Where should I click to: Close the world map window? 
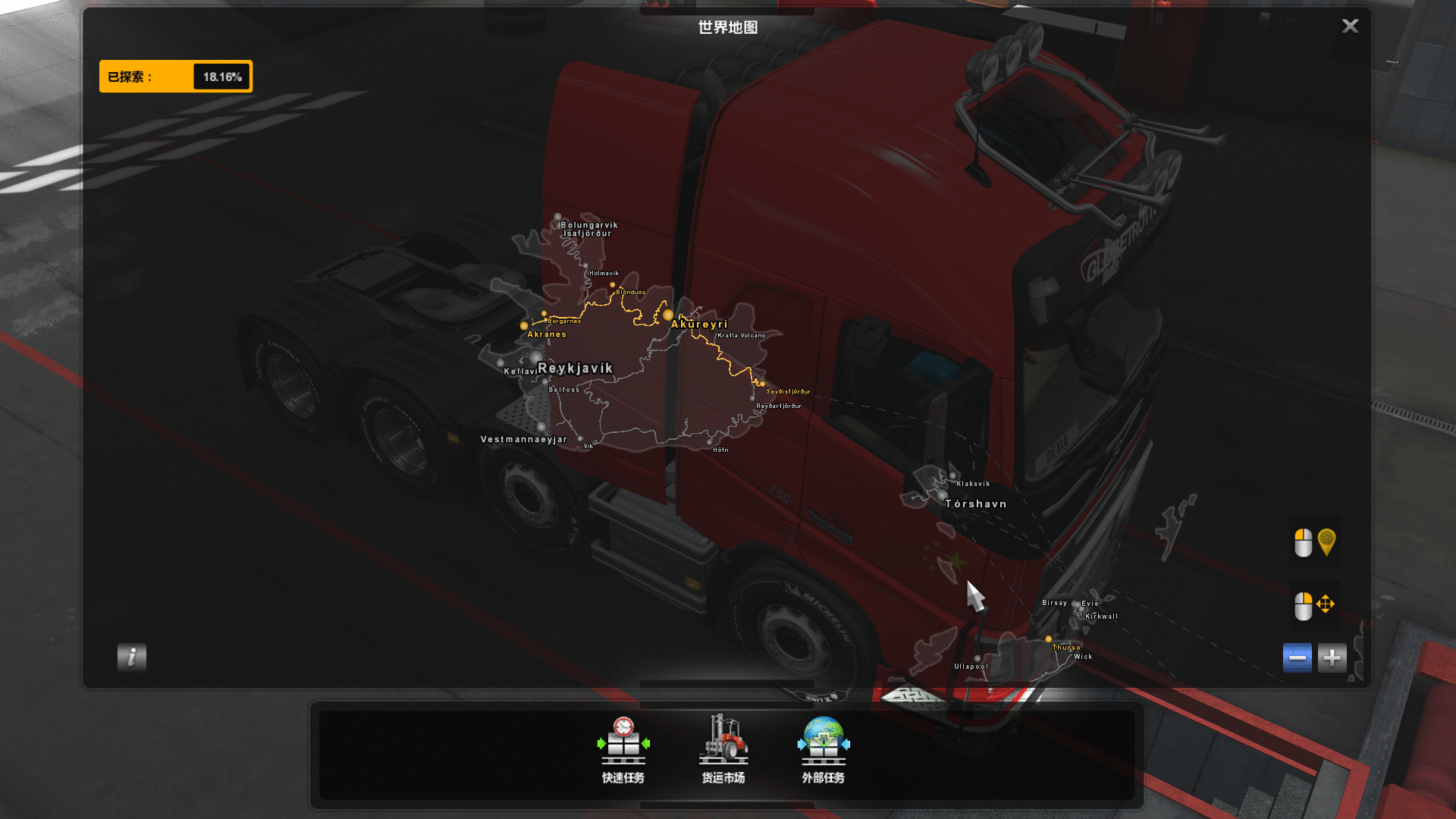pyautogui.click(x=1350, y=27)
